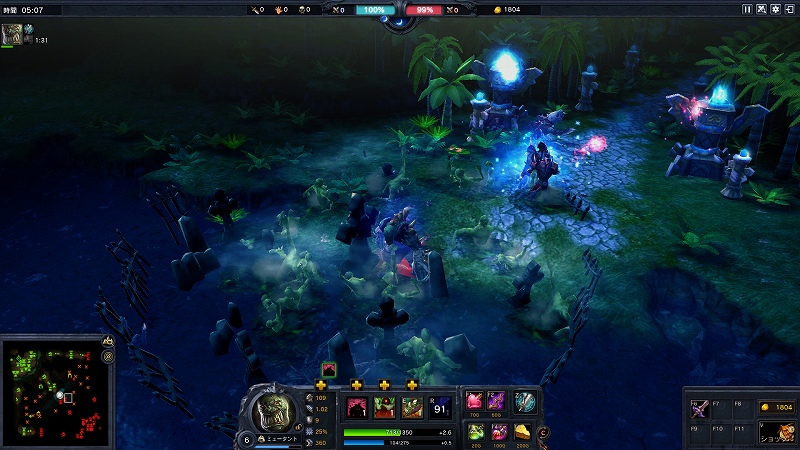Buy the purple bow item costing 500
Viewport: 800px width, 450px height.
pos(498,401)
